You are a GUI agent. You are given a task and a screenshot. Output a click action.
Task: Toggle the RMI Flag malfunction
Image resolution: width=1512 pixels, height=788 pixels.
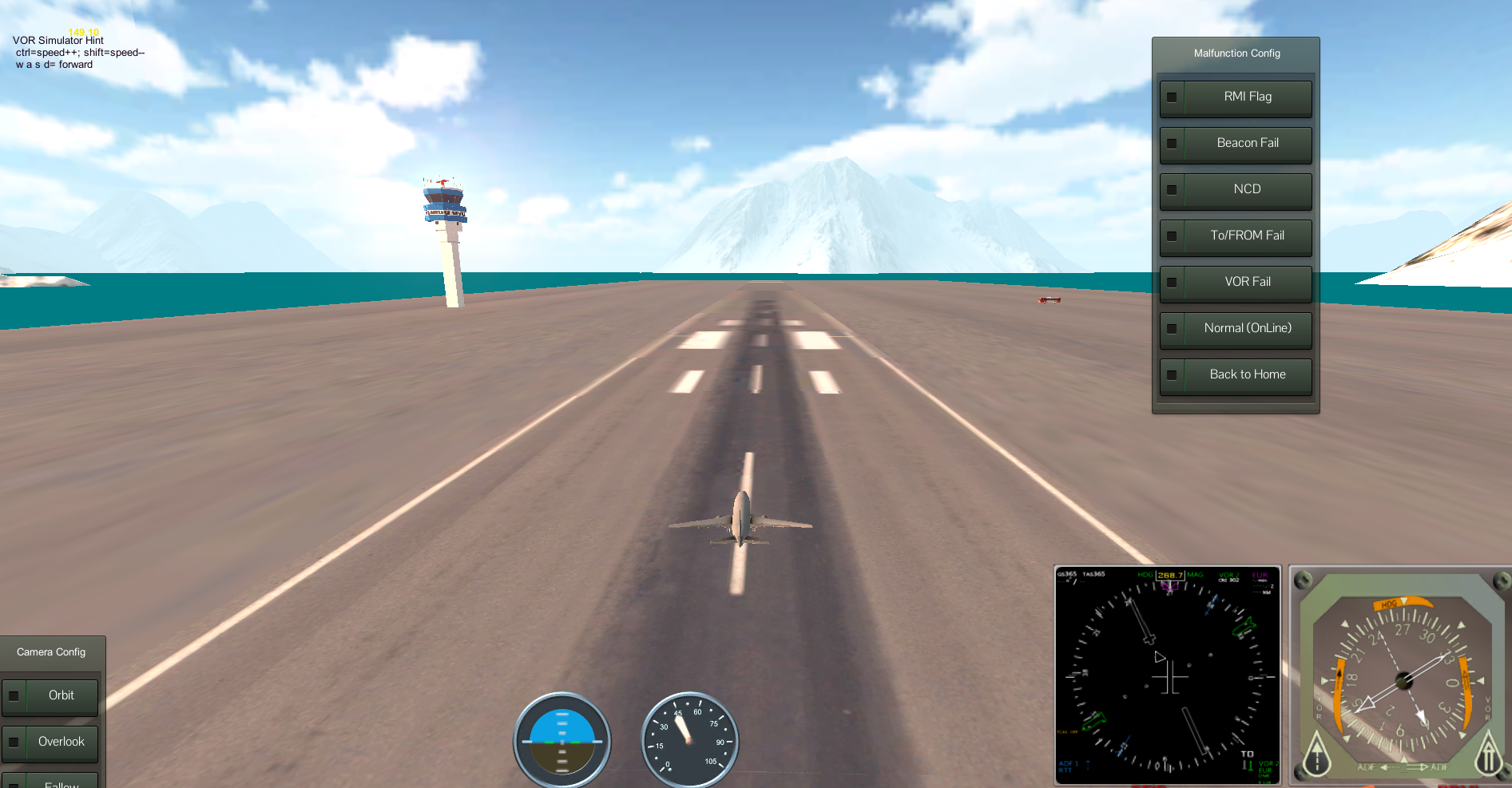pyautogui.click(x=1235, y=97)
